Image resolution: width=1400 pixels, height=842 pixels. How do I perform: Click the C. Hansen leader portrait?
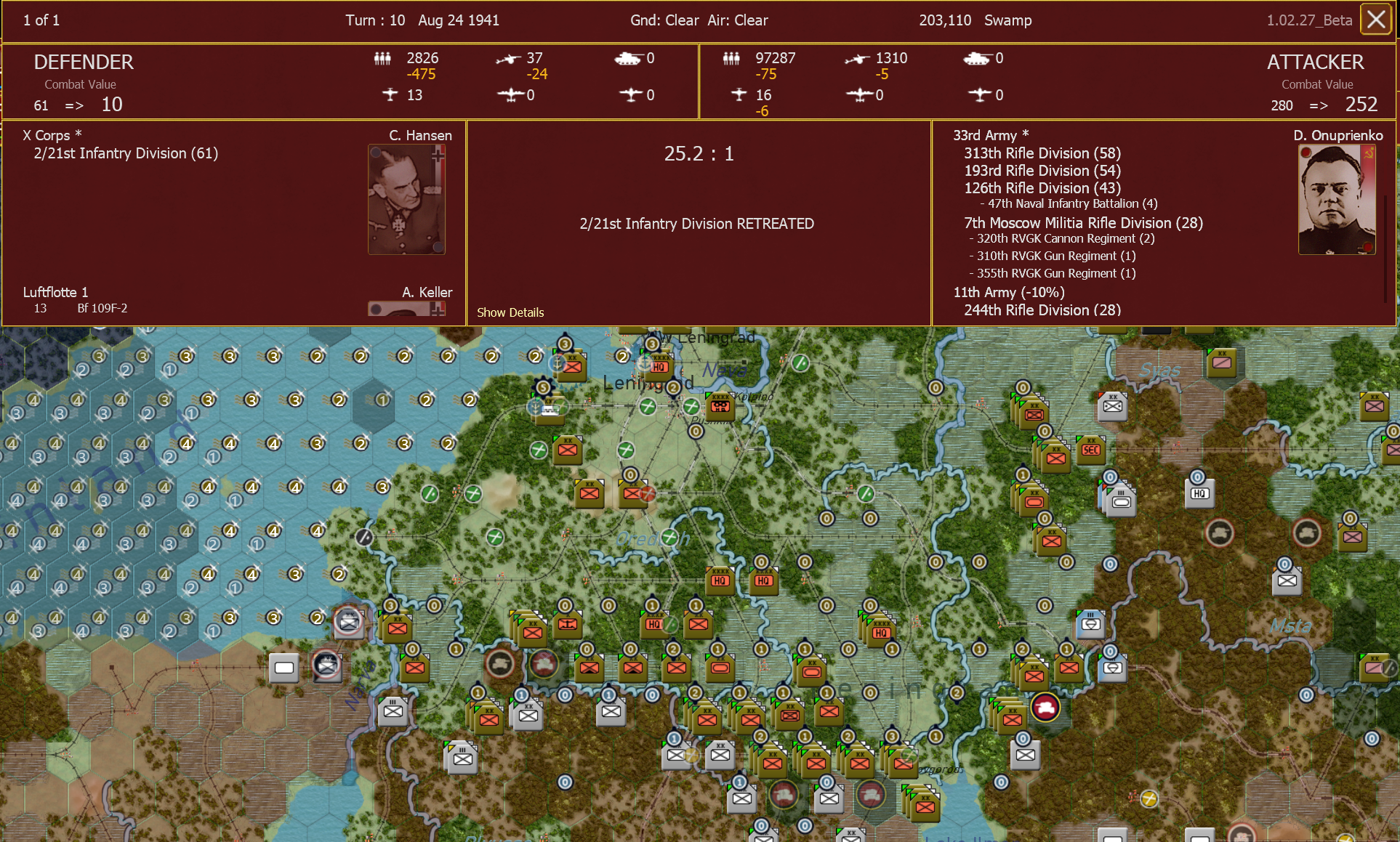tap(406, 198)
